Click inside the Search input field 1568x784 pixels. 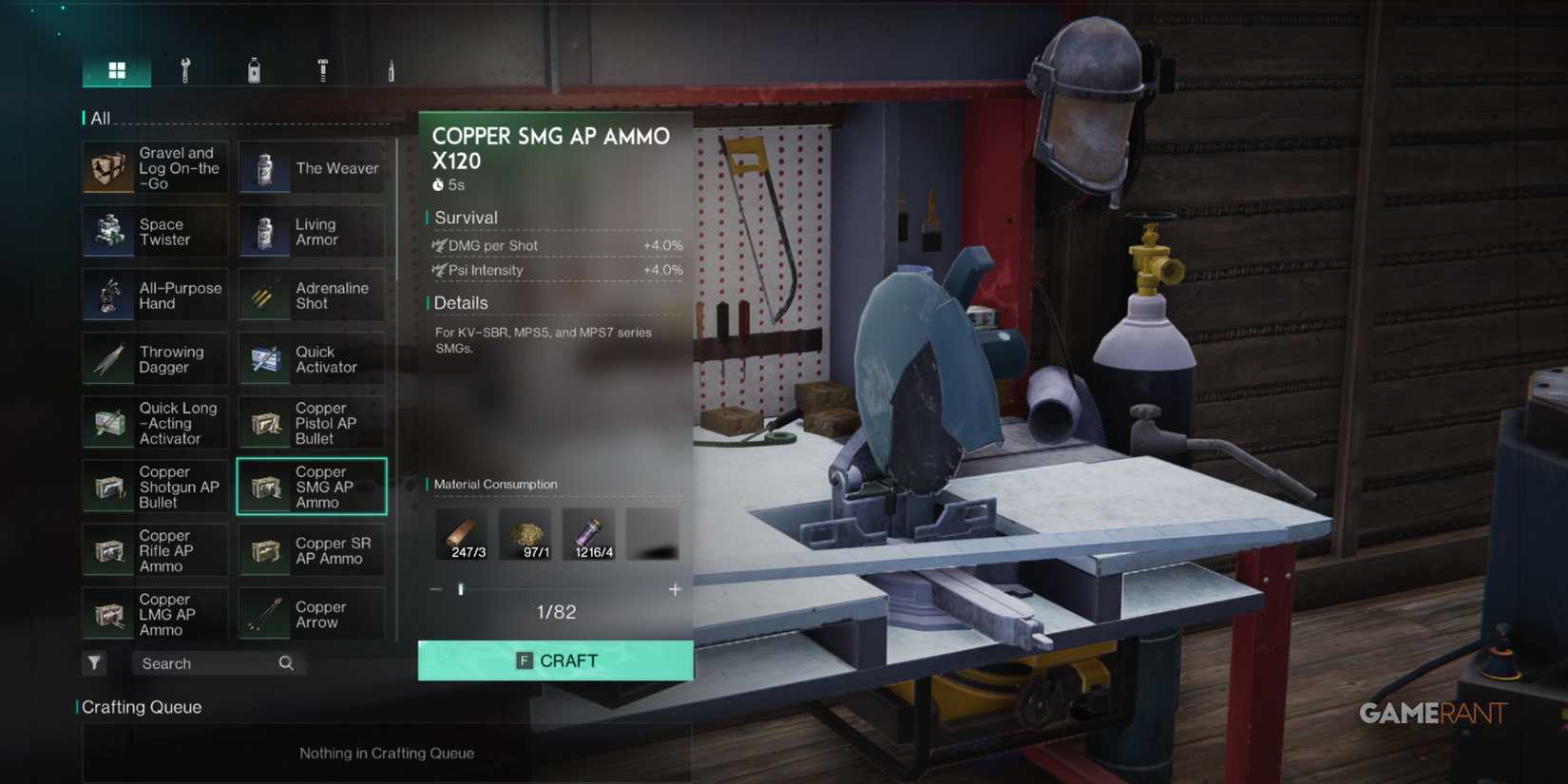[x=200, y=663]
